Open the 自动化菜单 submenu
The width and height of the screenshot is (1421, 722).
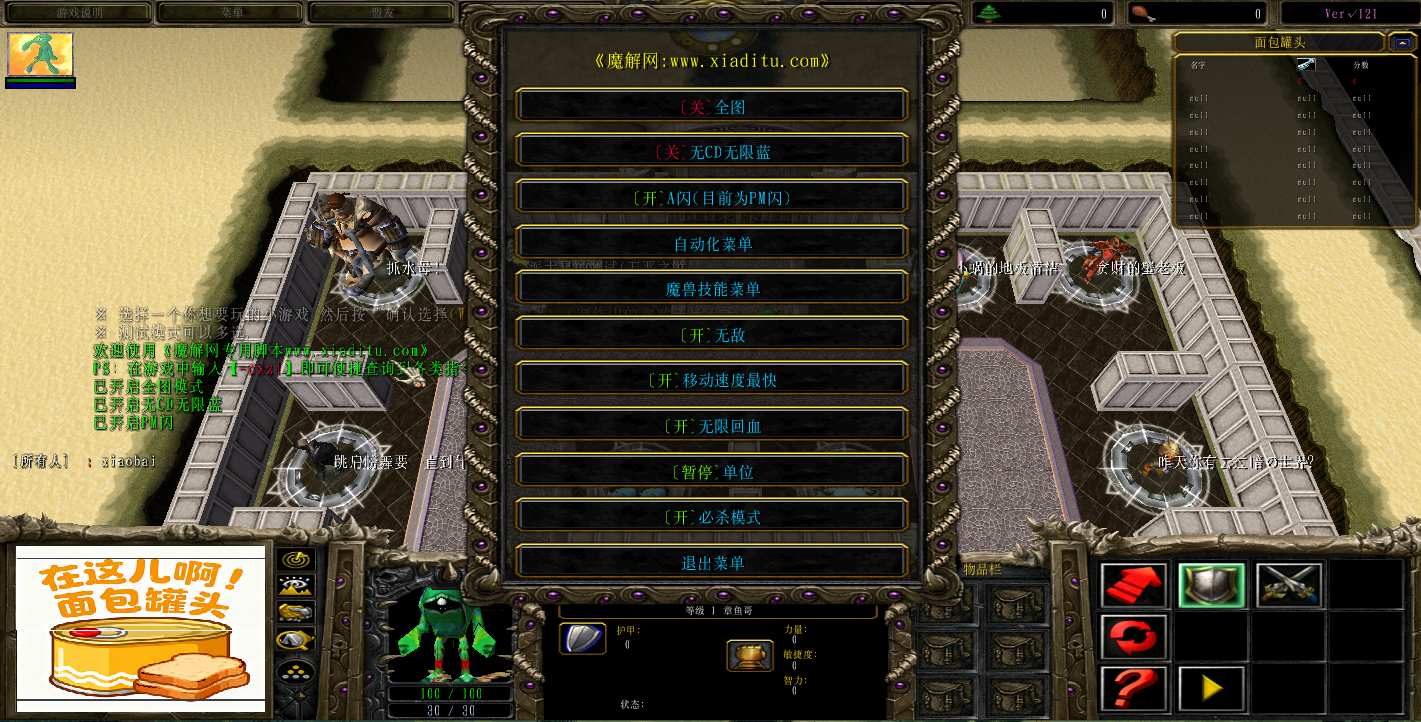(711, 244)
